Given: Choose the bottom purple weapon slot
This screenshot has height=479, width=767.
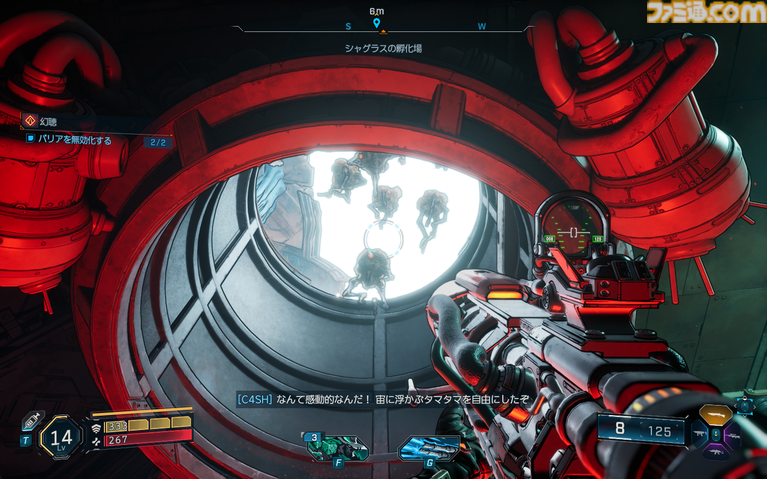Looking at the screenshot, I should tap(715, 453).
